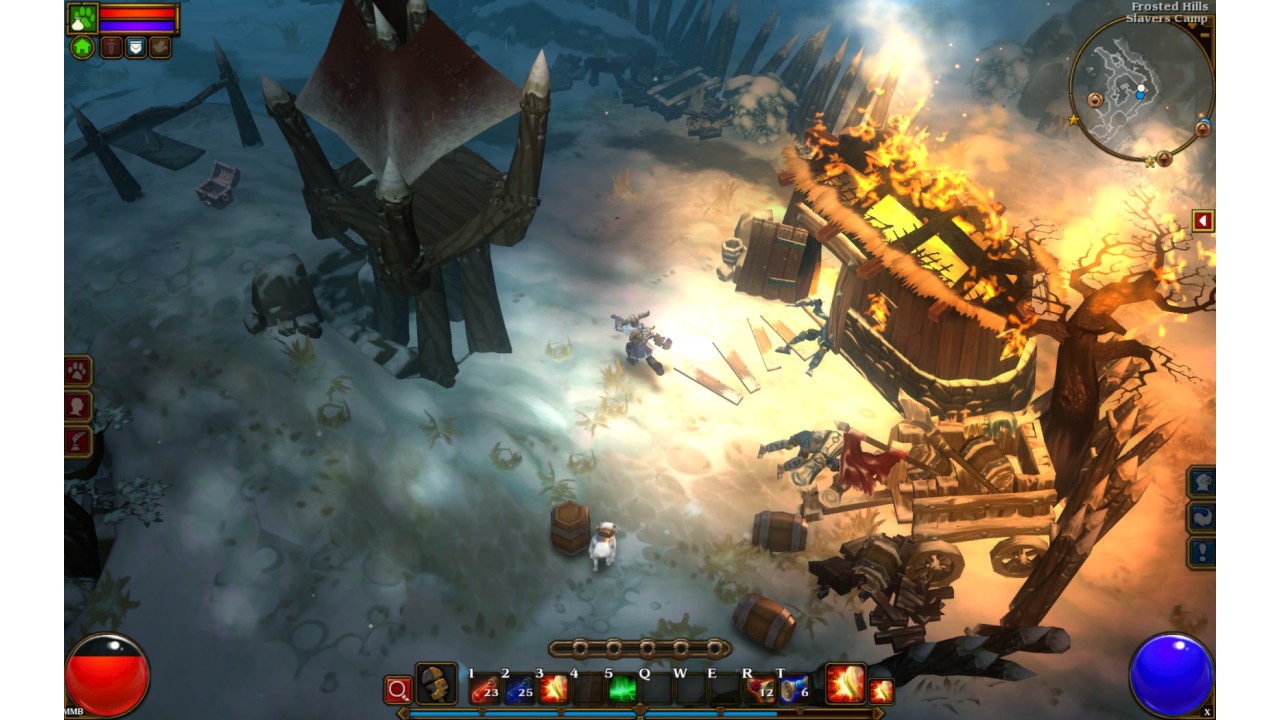Click the white shield buff icon
The width and height of the screenshot is (1280, 720).
[135, 47]
